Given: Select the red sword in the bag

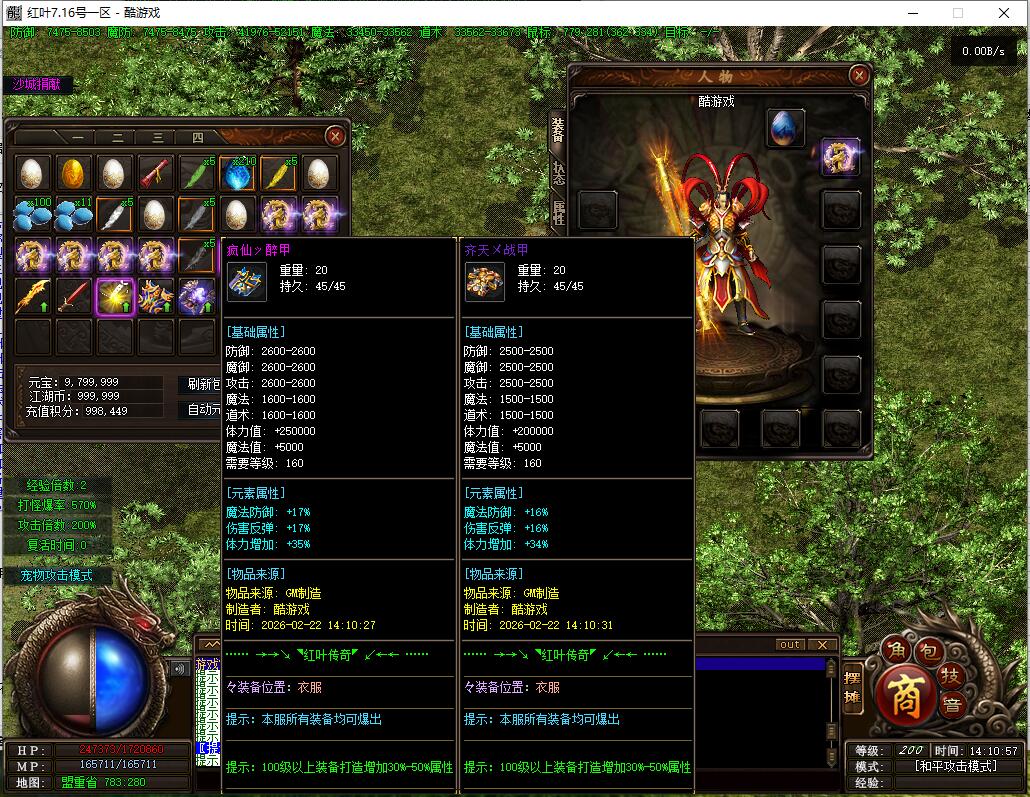Looking at the screenshot, I should coord(74,296).
